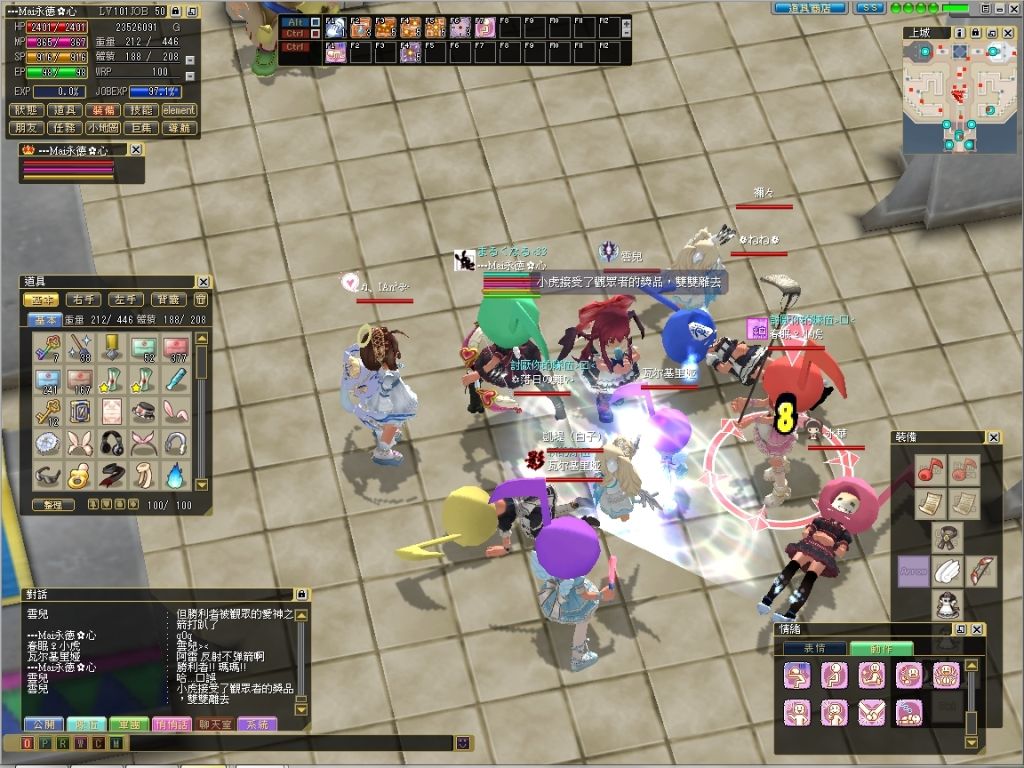Screen dimensions: 1024x768
Task: Close the 裝備 equipment window
Action: 993,437
